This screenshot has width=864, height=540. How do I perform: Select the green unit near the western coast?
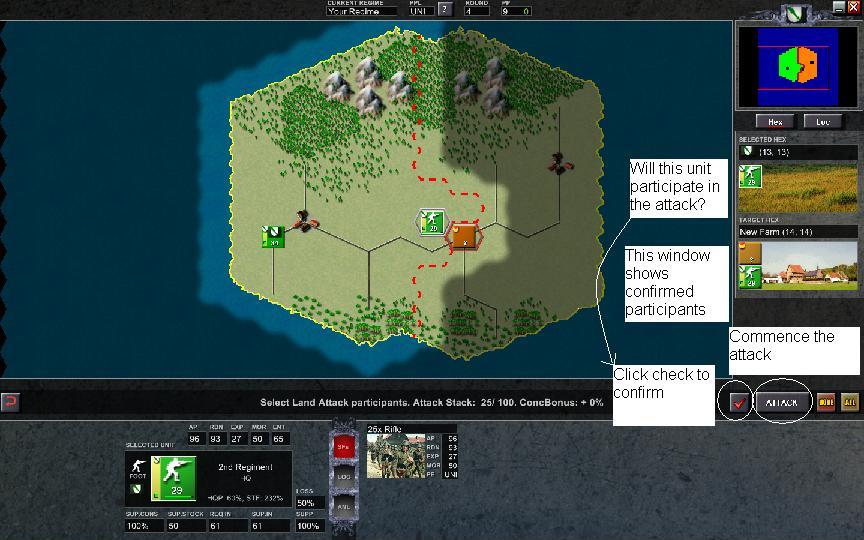(x=272, y=236)
